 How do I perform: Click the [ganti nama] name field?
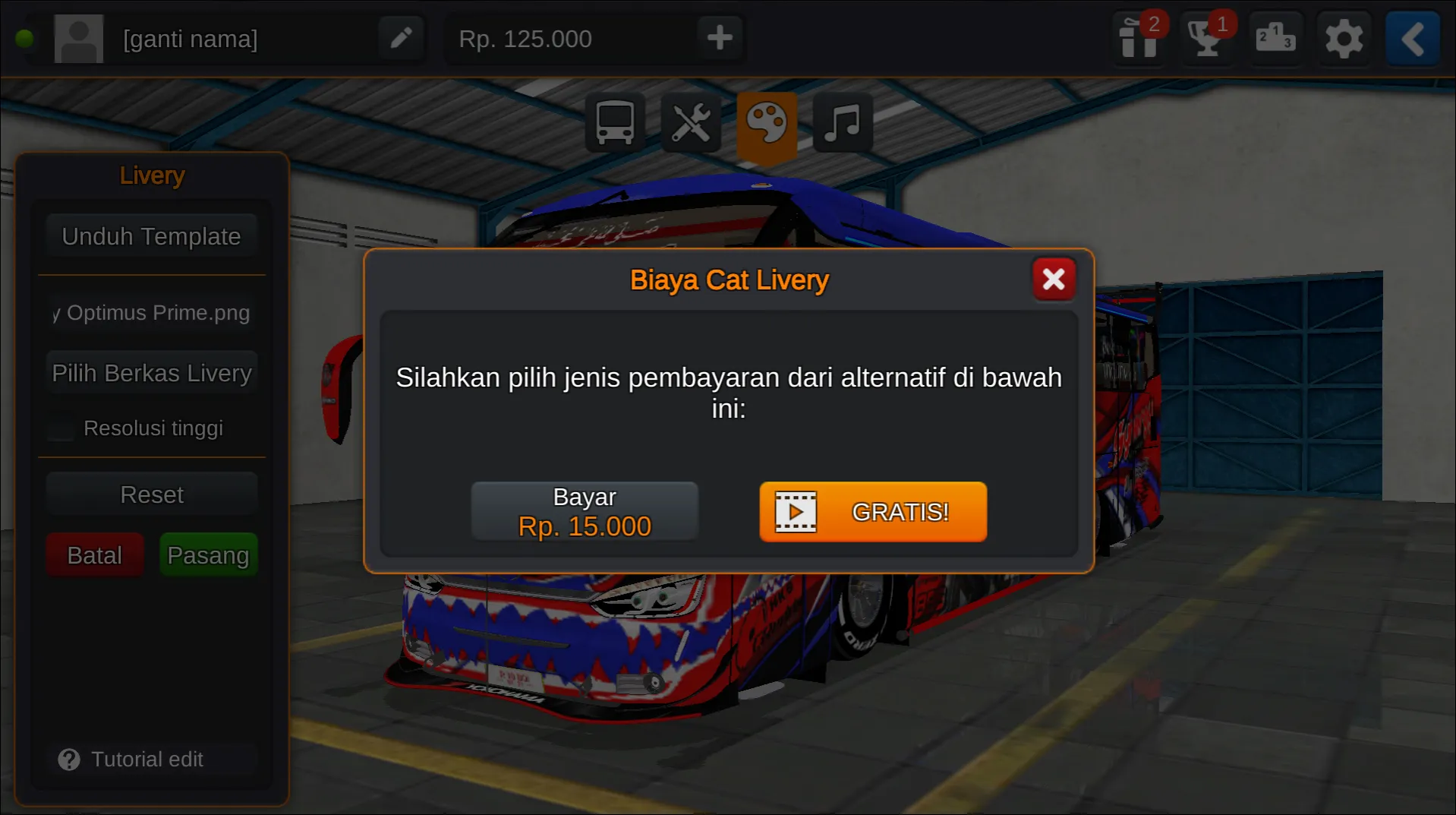[191, 38]
